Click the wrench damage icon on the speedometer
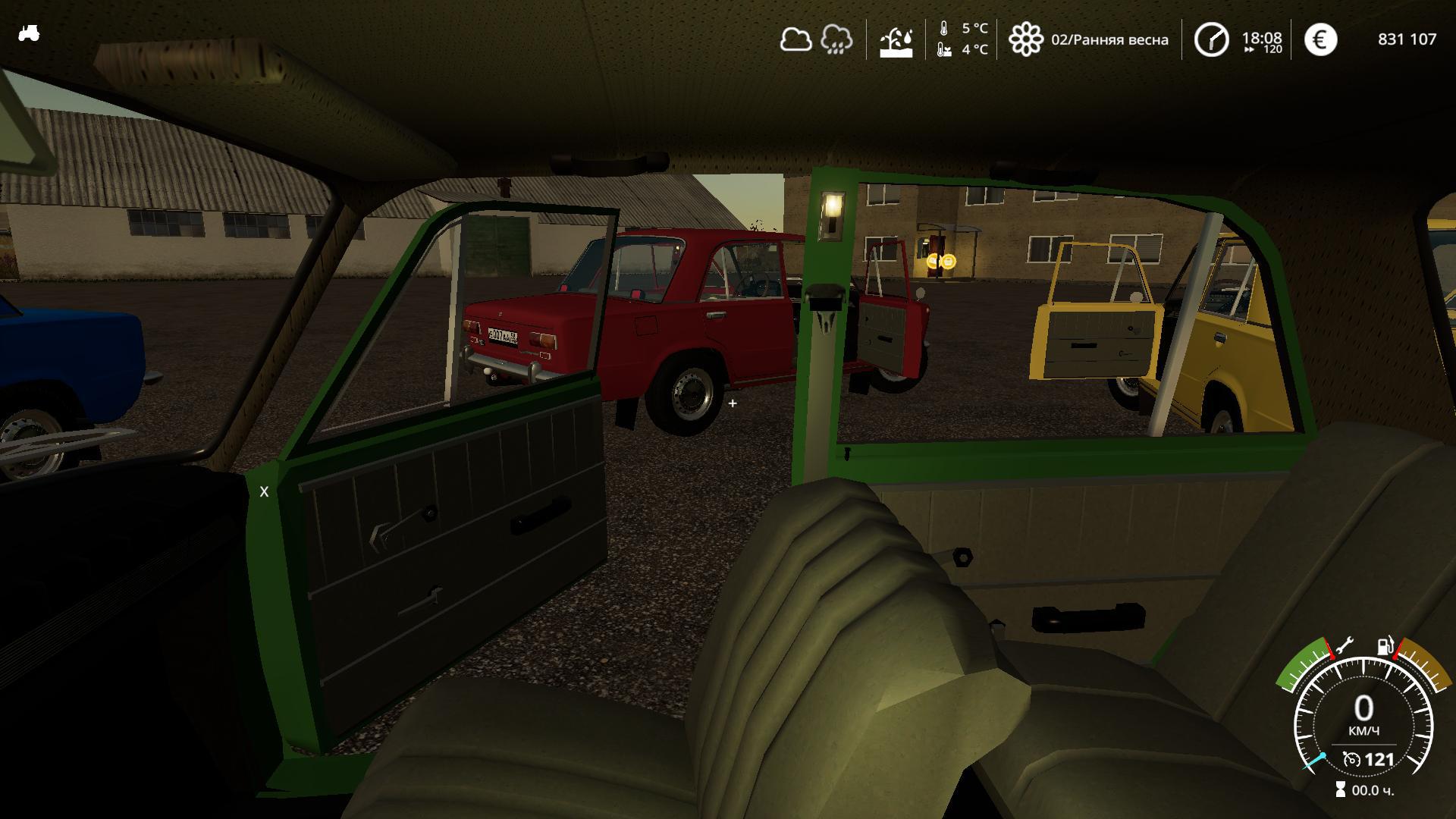This screenshot has height=819, width=1456. 1344,646
